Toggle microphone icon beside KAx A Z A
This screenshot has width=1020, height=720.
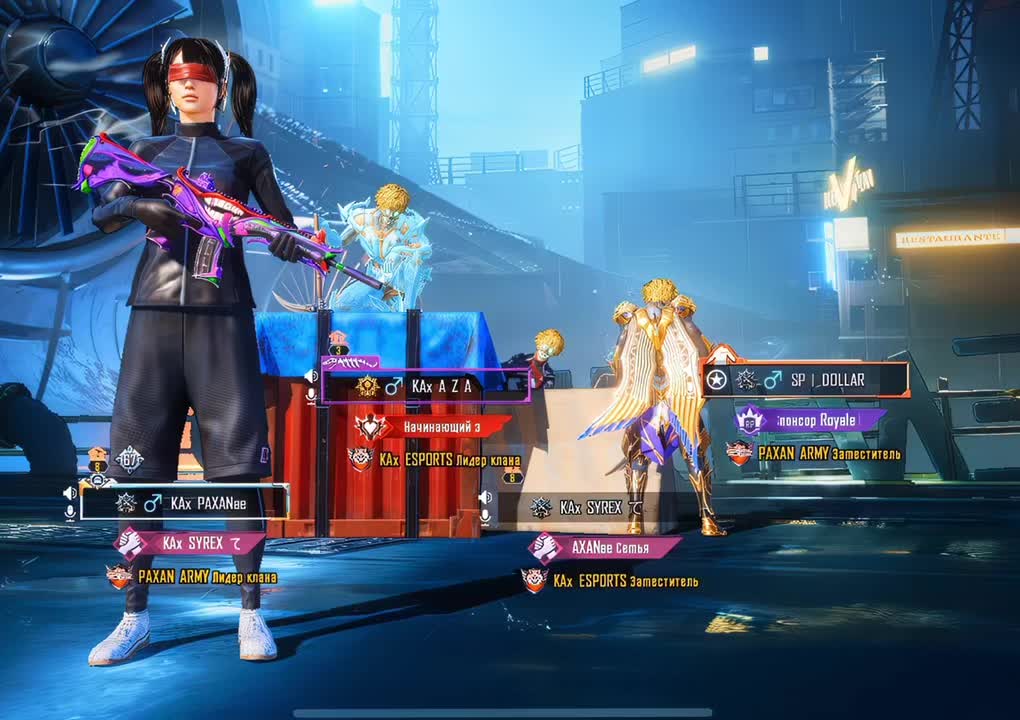tap(311, 394)
